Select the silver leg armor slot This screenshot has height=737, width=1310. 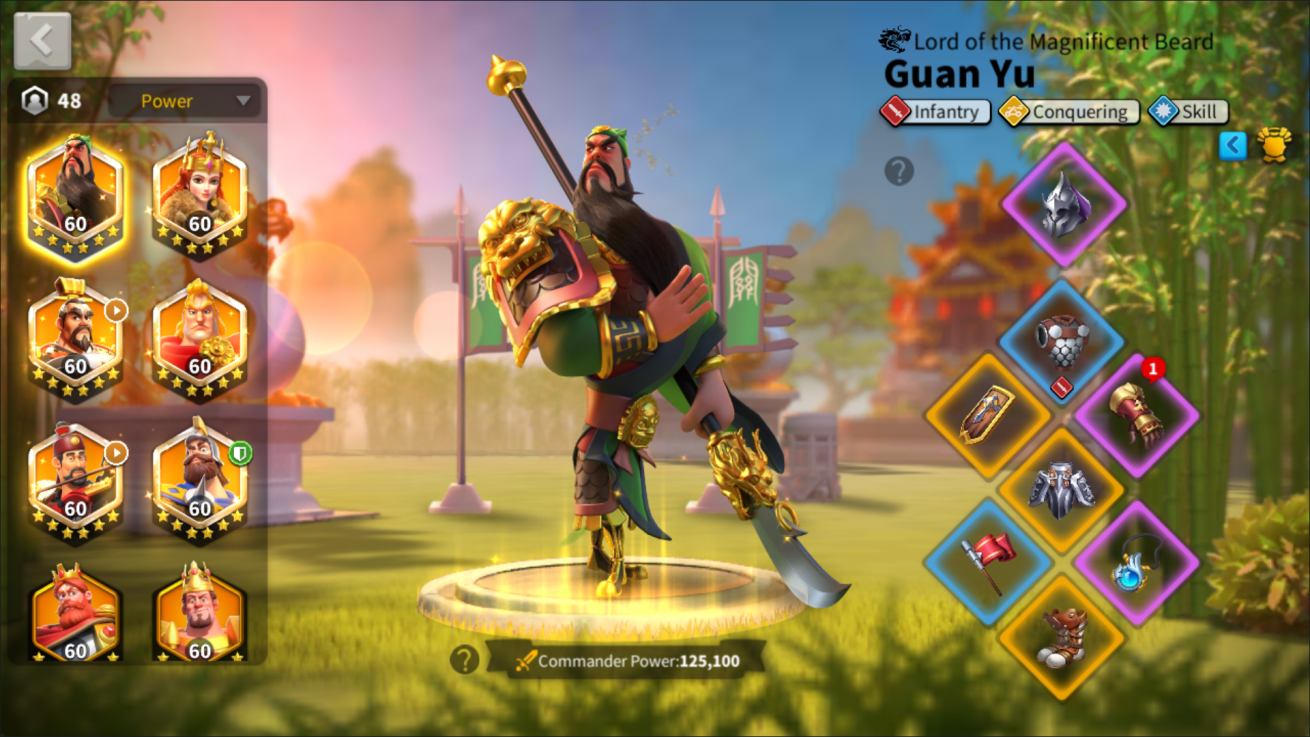pos(1061,489)
